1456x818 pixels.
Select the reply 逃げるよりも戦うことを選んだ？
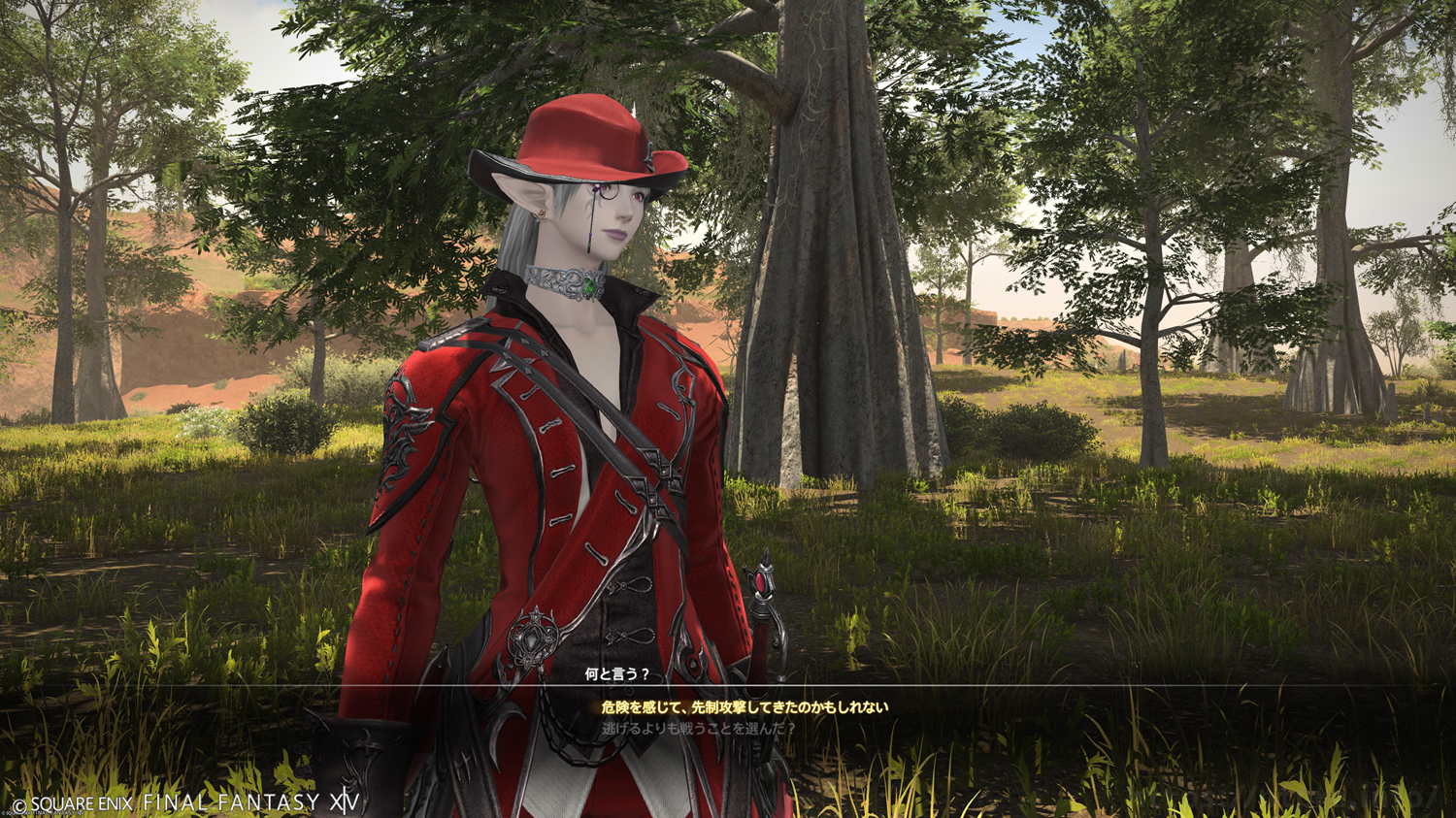[698, 728]
